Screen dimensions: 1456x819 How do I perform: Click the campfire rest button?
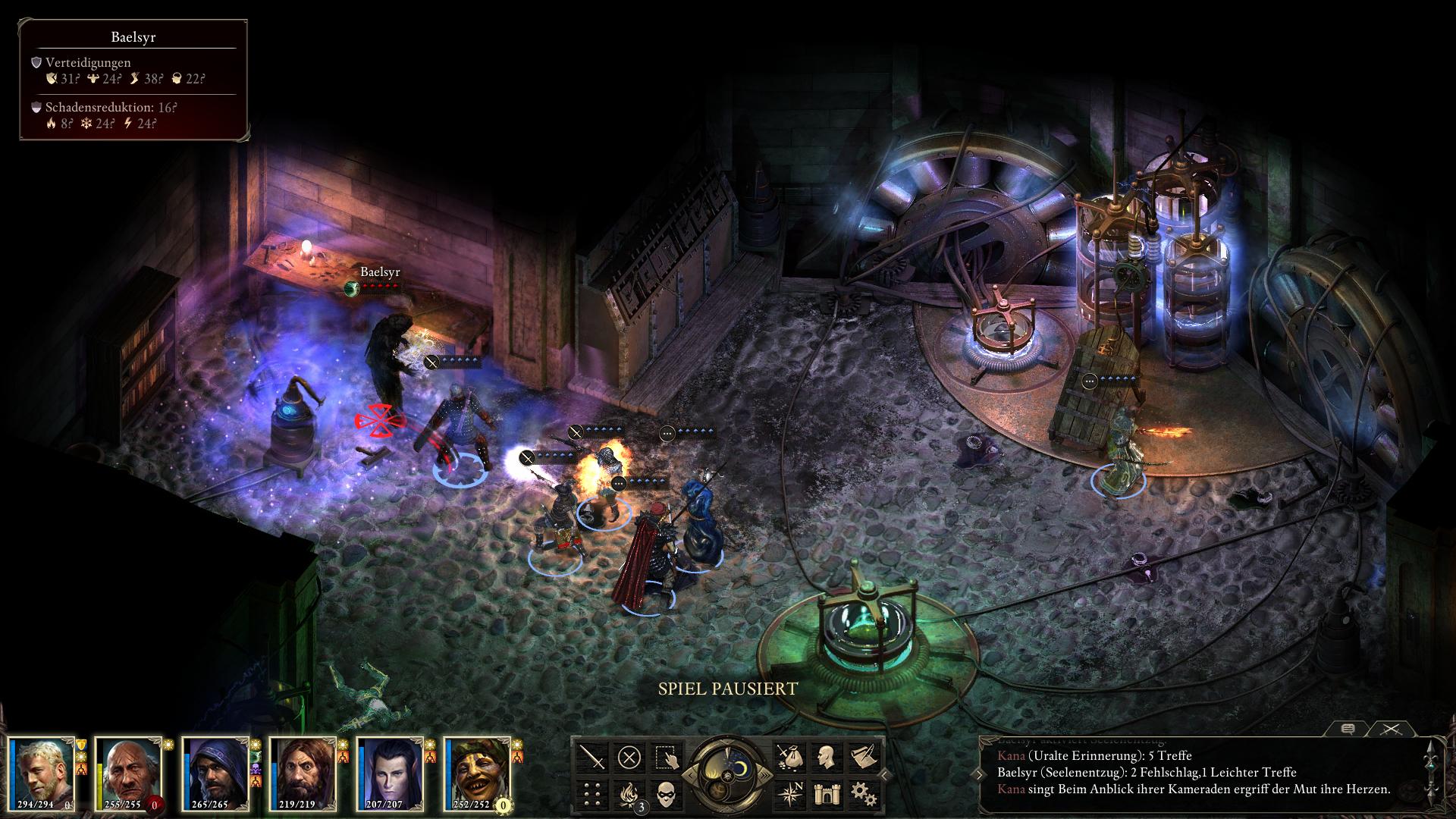629,794
